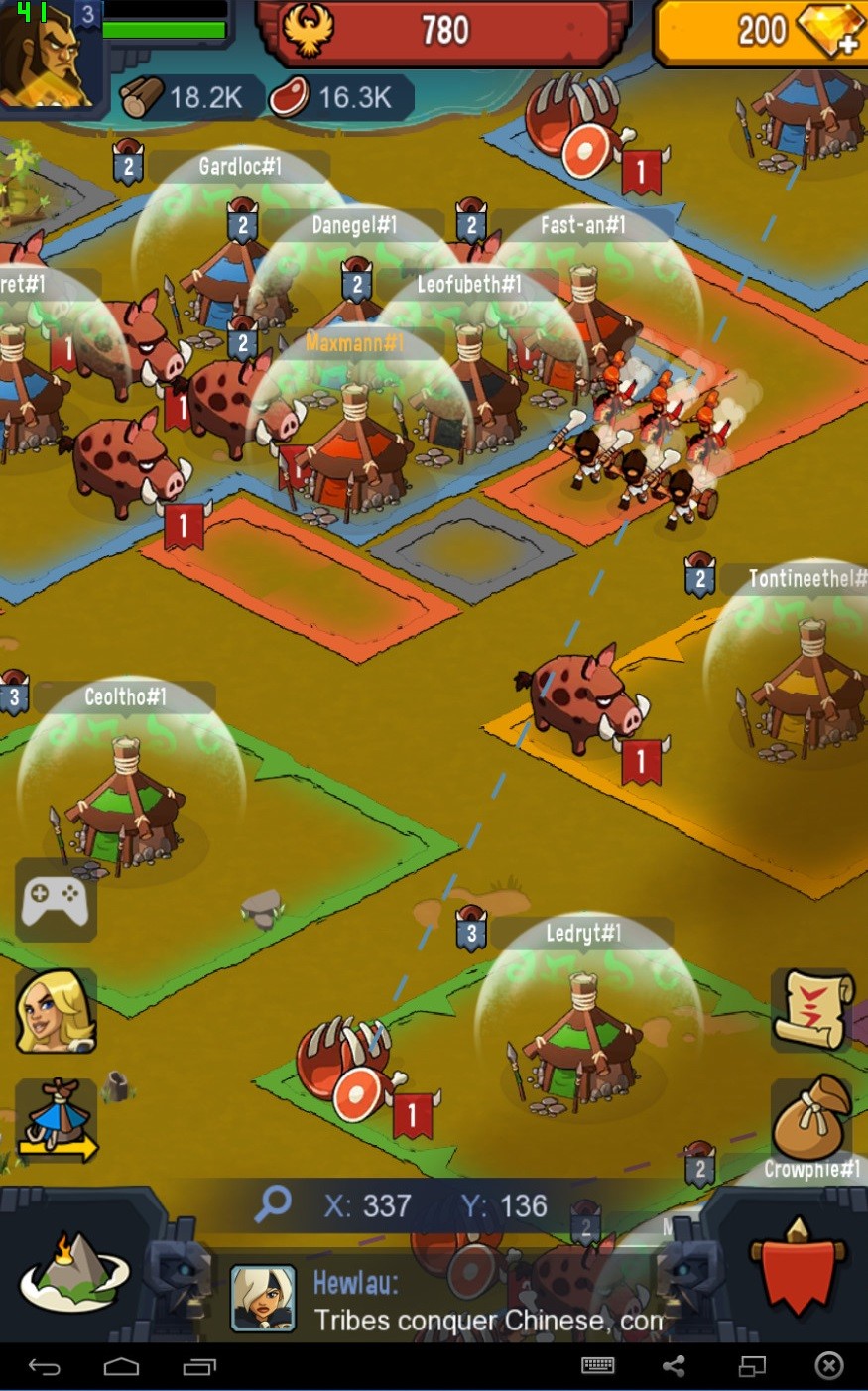This screenshot has width=868, height=1391.
Task: Open the sack inventory bag
Action: tap(811, 1117)
